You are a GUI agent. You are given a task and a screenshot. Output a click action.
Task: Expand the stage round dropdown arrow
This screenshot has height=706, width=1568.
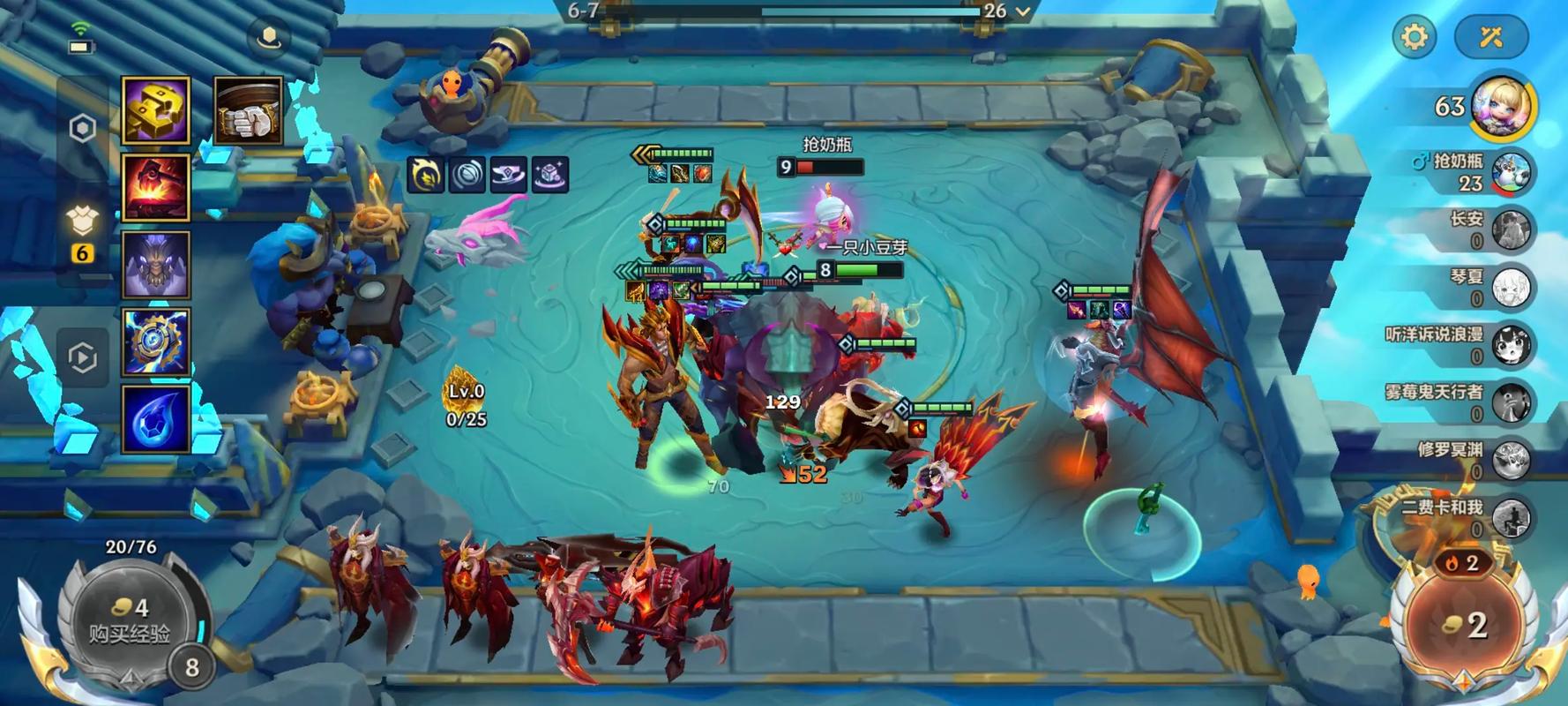pos(1023,11)
